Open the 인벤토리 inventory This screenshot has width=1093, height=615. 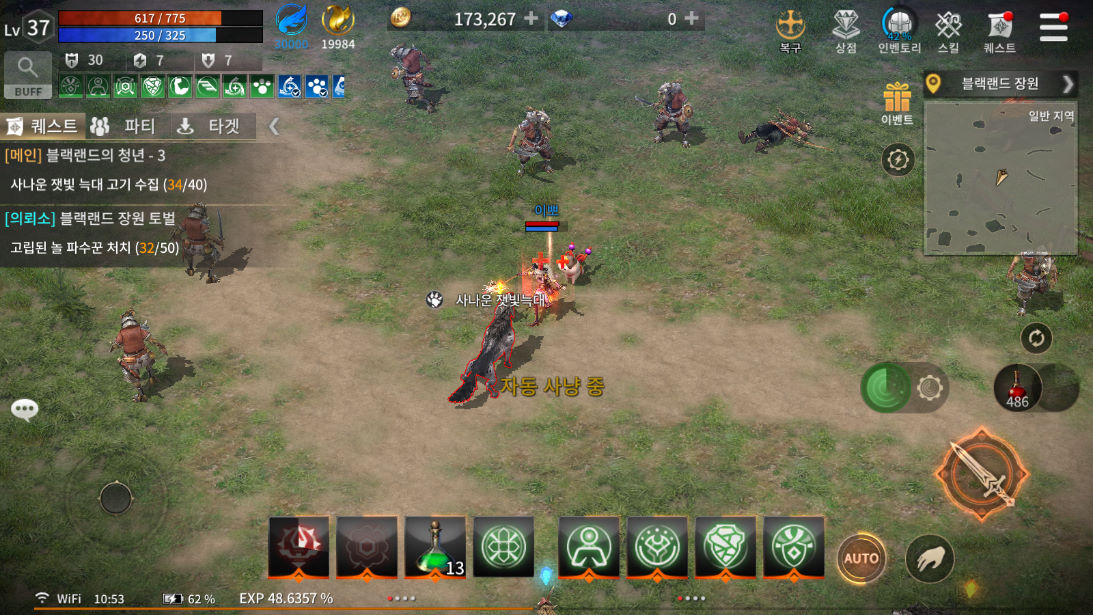(x=899, y=30)
